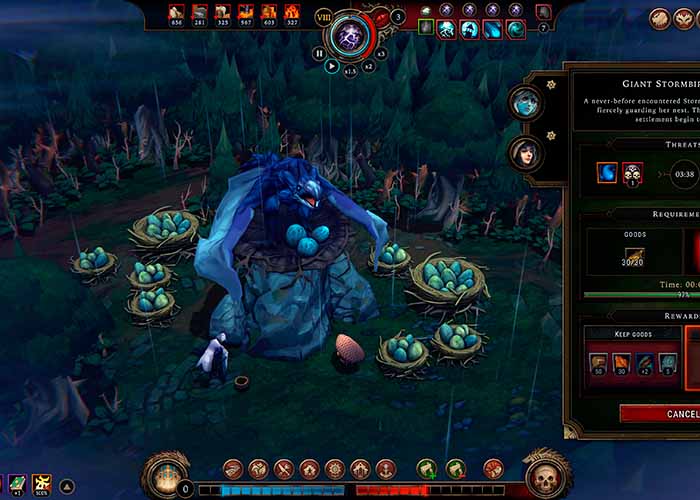Set game speed to x2

368,66
